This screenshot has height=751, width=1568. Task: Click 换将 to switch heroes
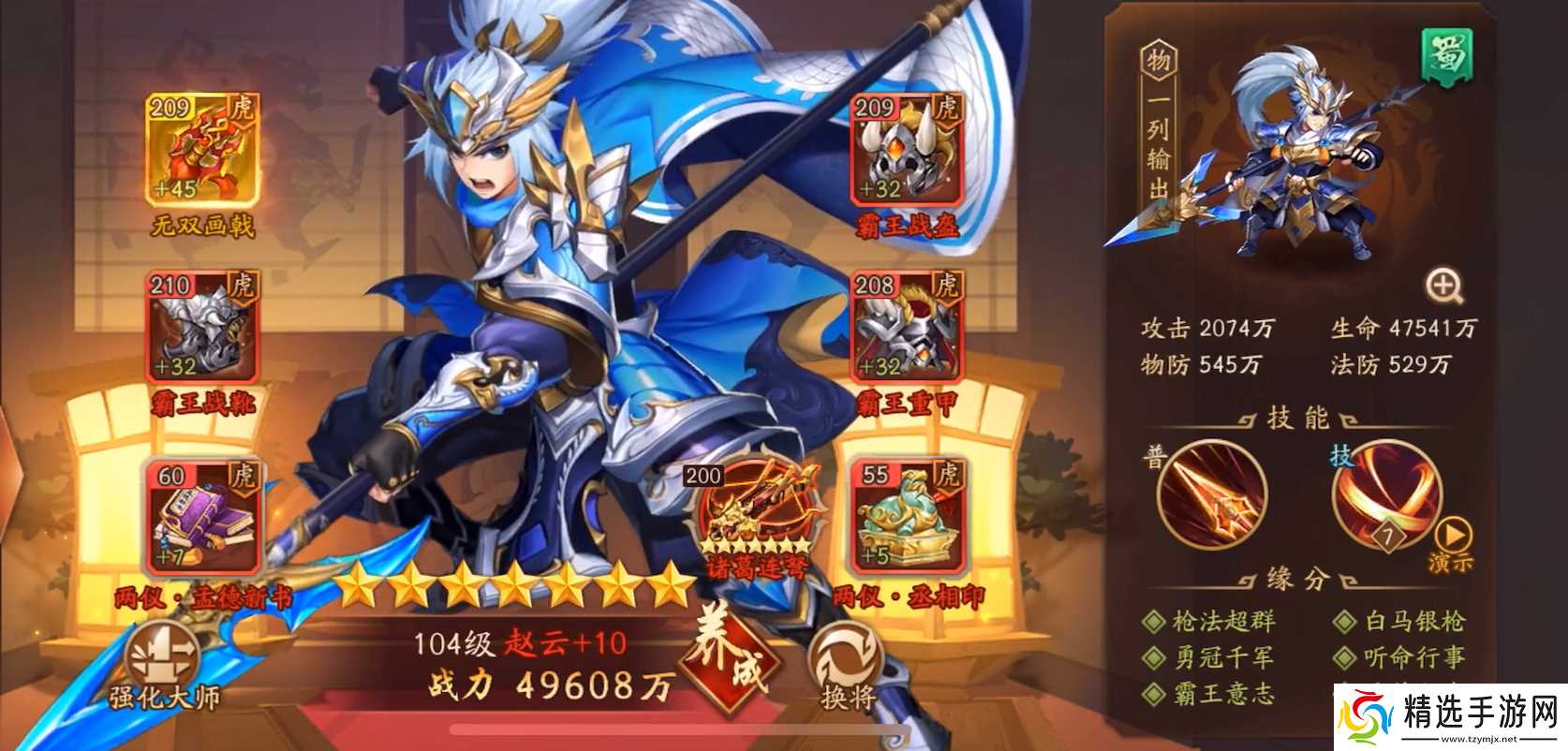[x=848, y=655]
